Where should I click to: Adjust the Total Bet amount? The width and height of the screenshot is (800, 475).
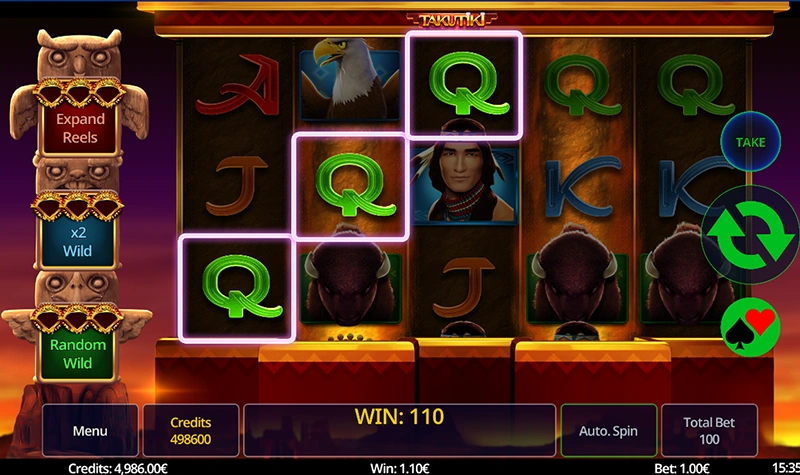coord(708,432)
